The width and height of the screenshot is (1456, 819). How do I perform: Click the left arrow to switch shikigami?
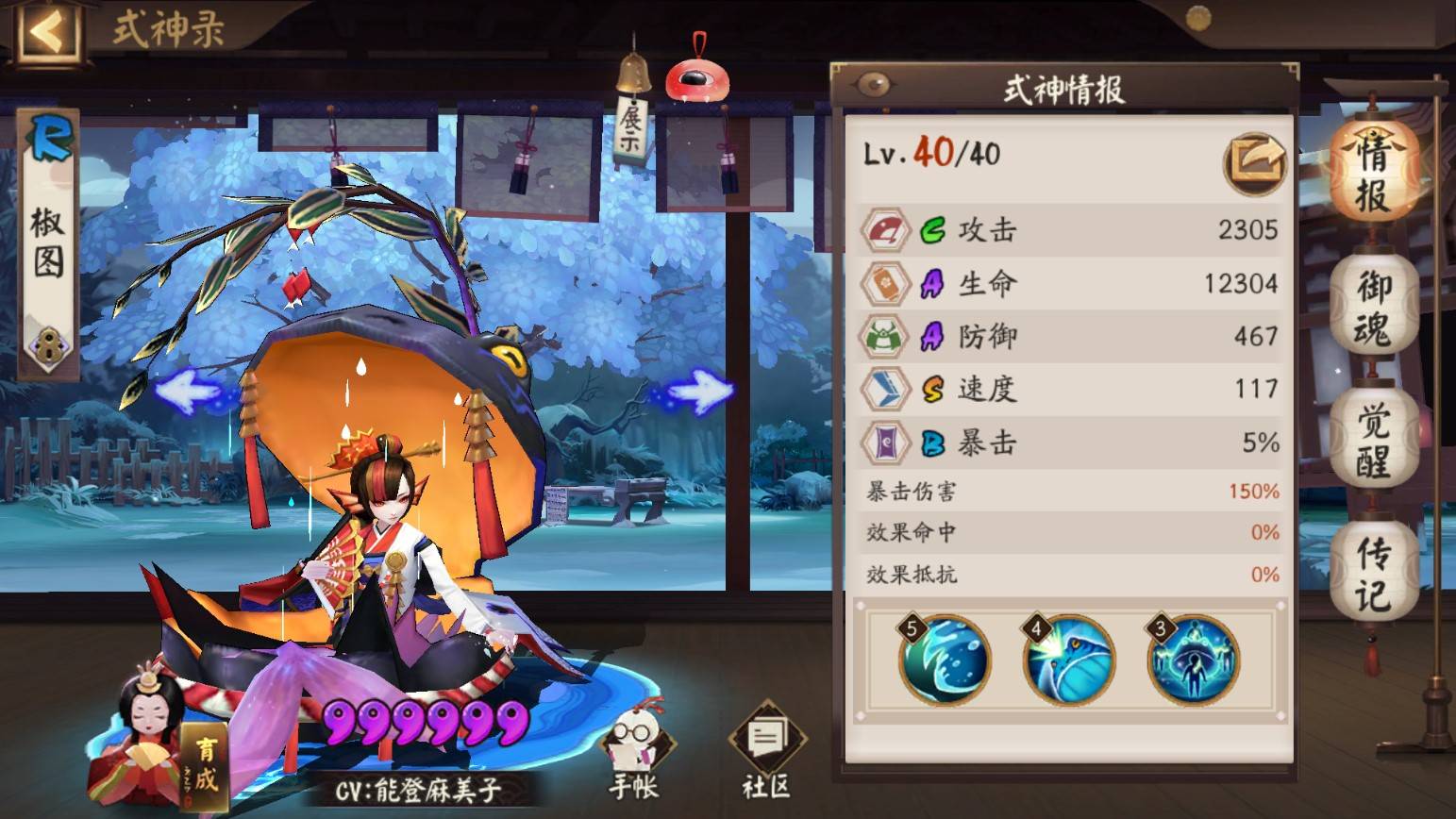[186, 388]
